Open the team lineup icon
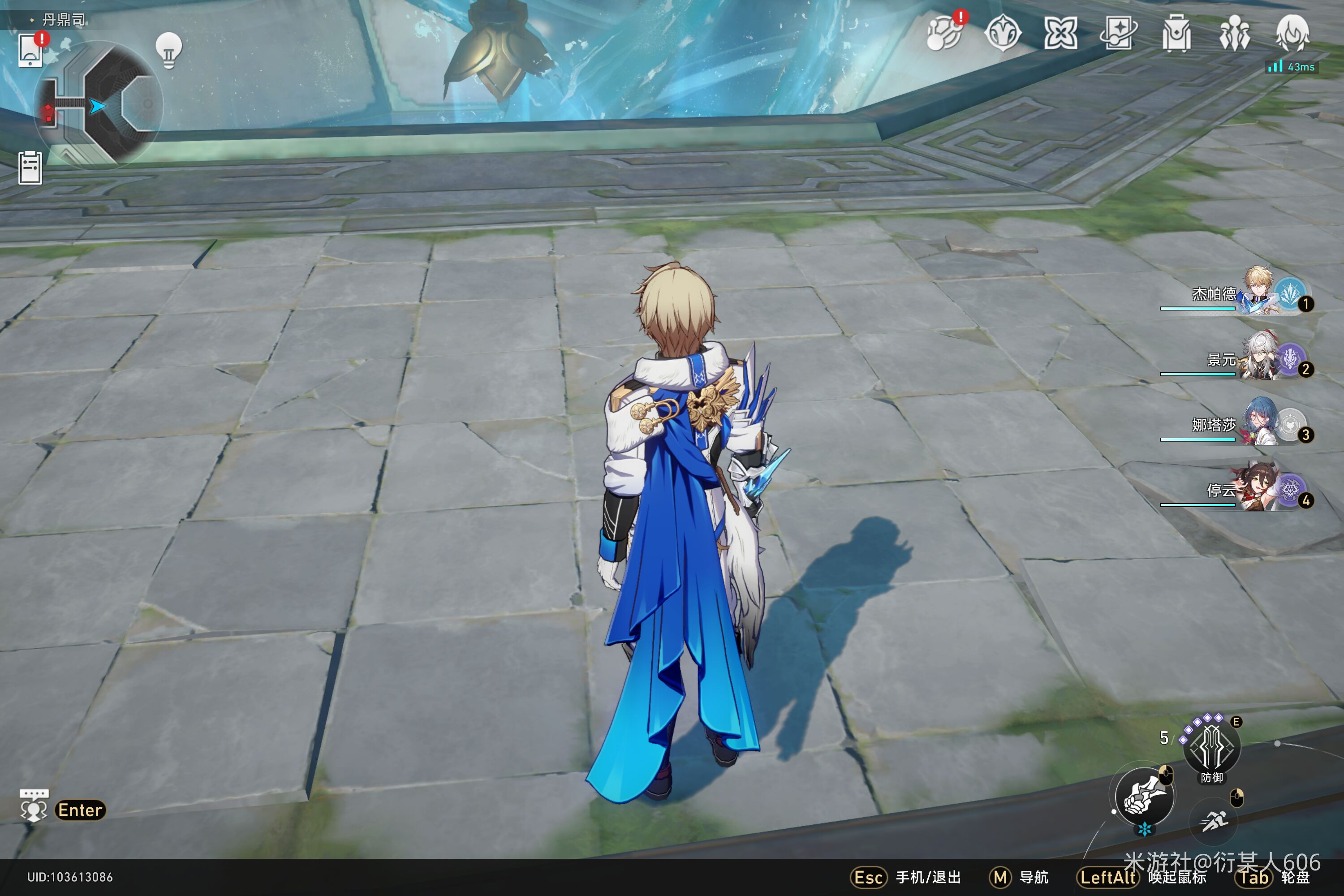 pos(1234,33)
